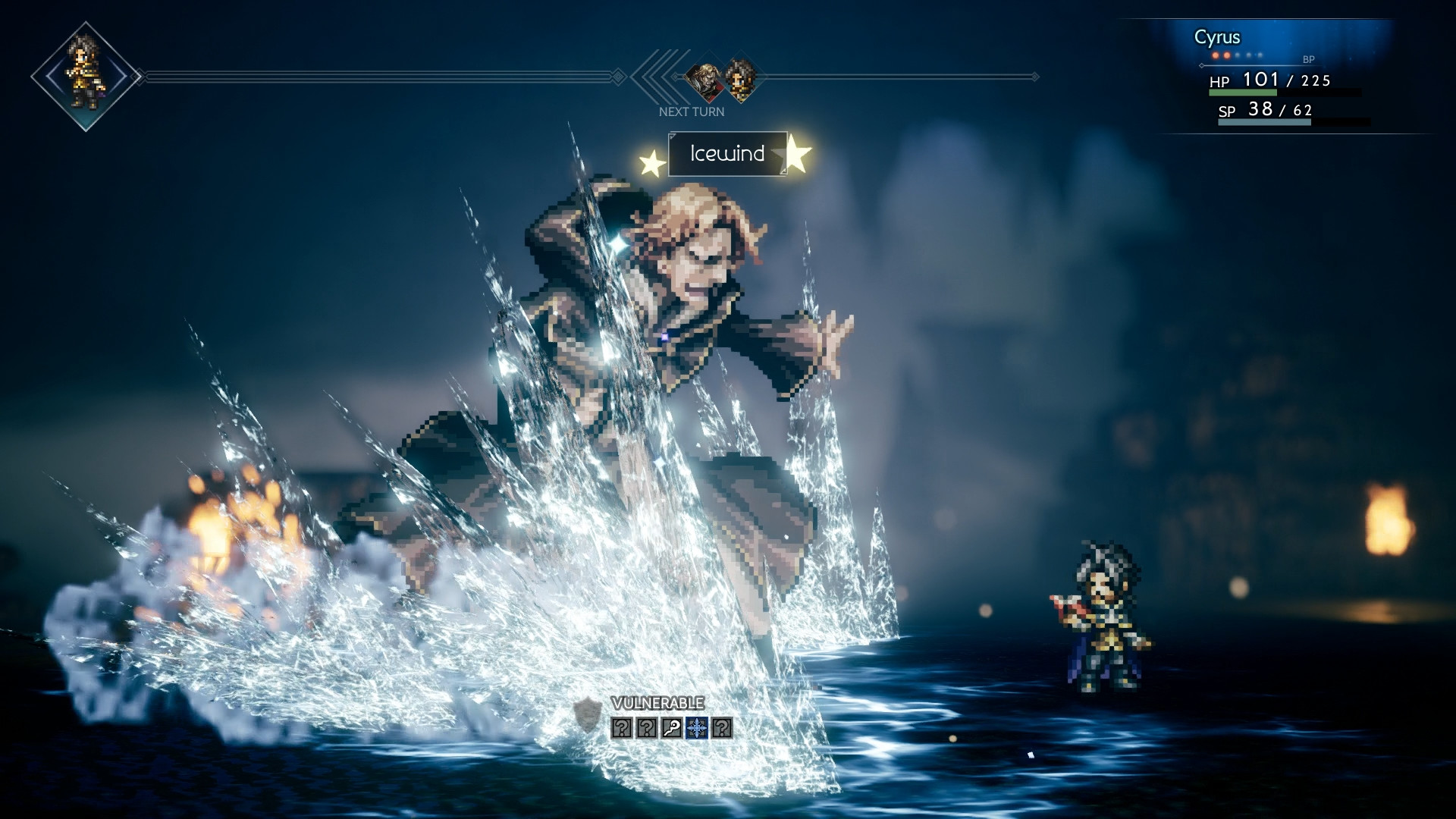Click the second question-mark weakness icon
Viewport: 1456px width, 819px height.
coord(647,728)
